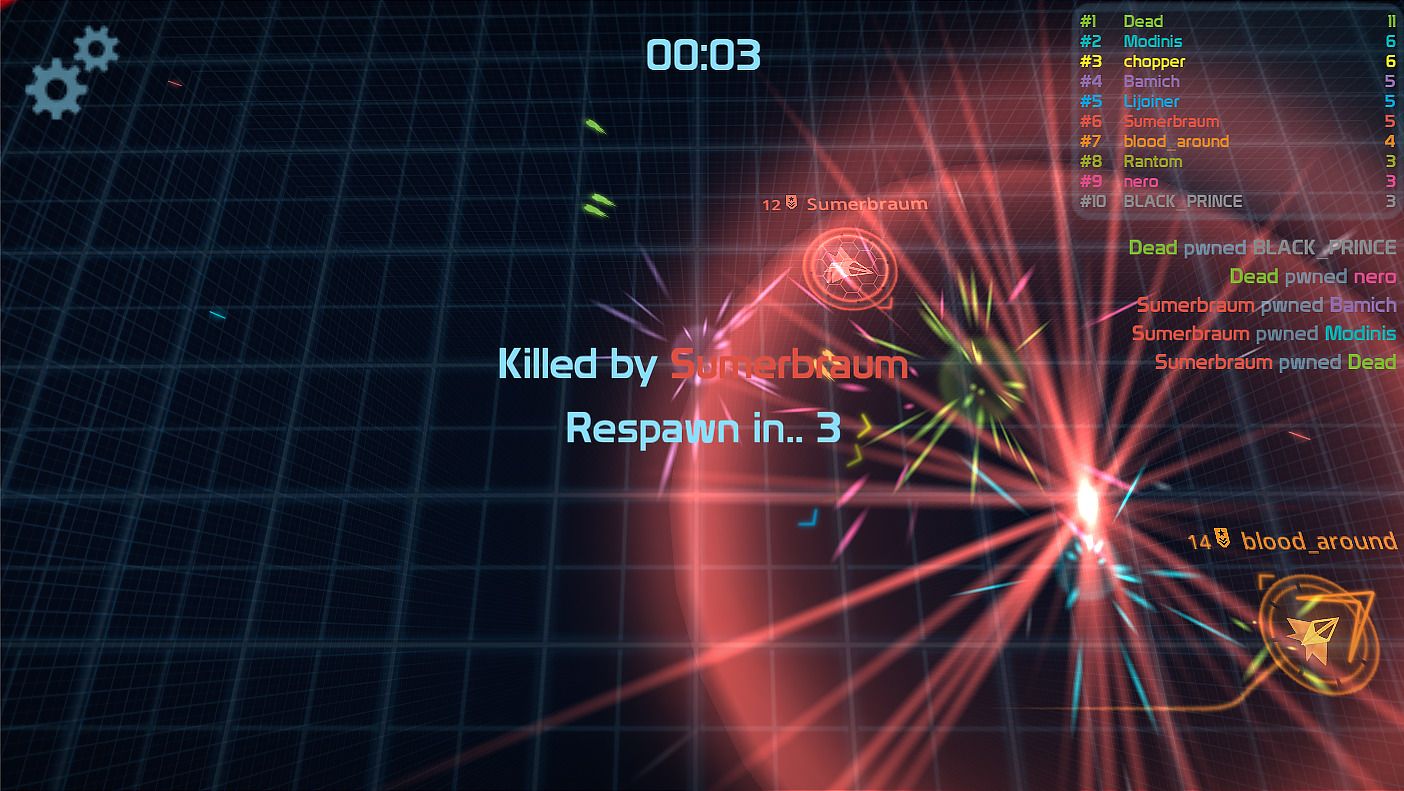The image size is (1404, 791).
Task: Click Sumerbraum's ship marker inside the red hexagon
Action: 846,267
